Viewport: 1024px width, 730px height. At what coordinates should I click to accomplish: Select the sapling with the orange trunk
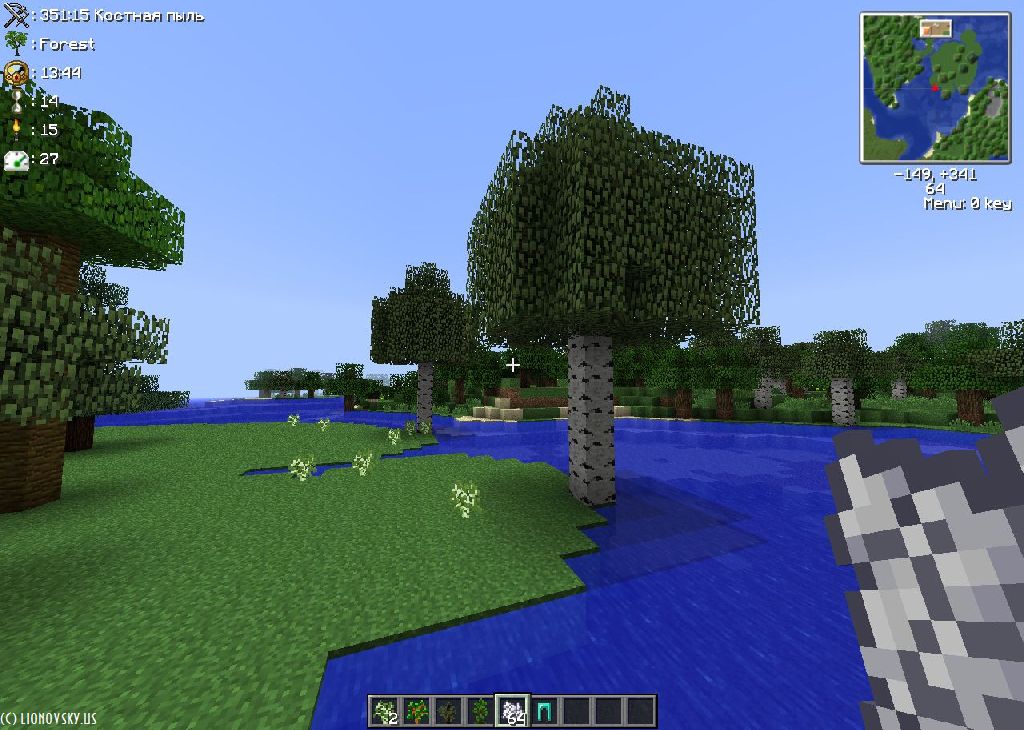point(417,711)
